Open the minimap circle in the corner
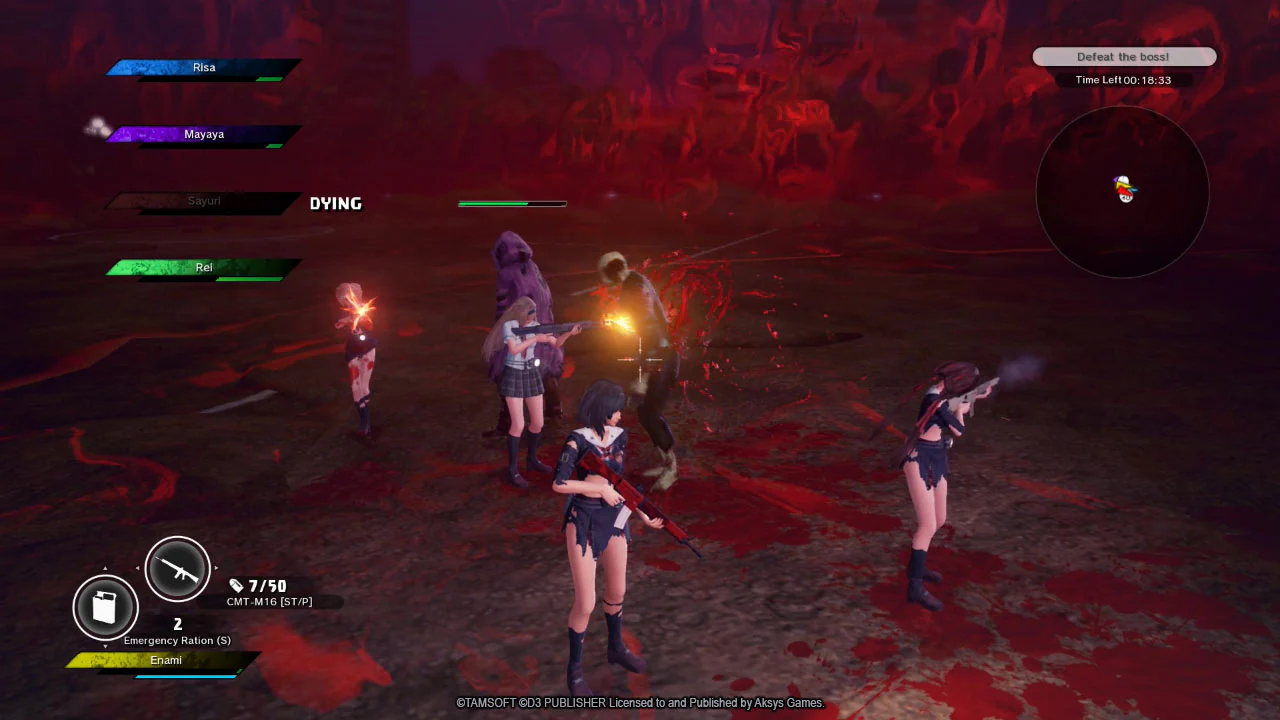The height and width of the screenshot is (720, 1280). click(1122, 190)
